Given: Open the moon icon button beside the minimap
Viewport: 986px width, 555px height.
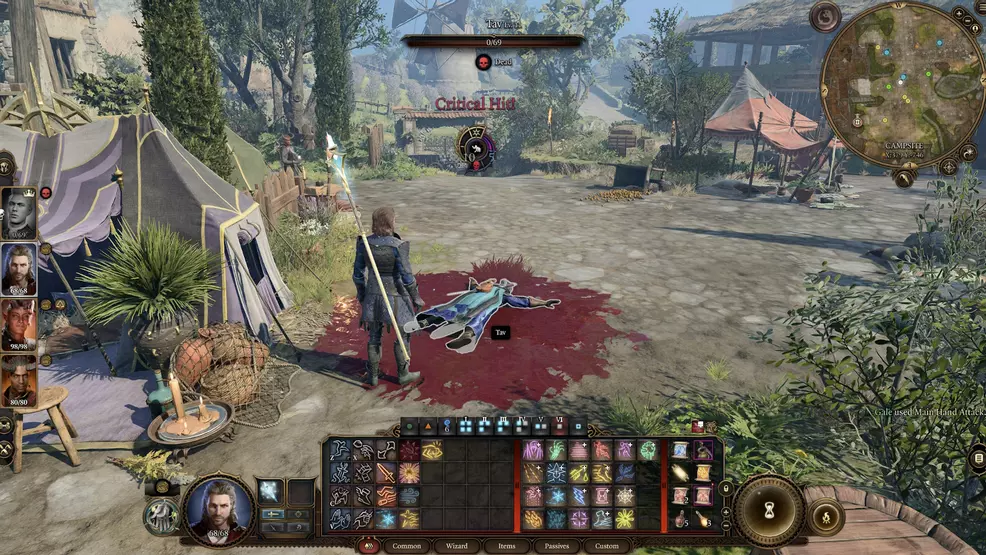Looking at the screenshot, I should pyautogui.click(x=825, y=16).
